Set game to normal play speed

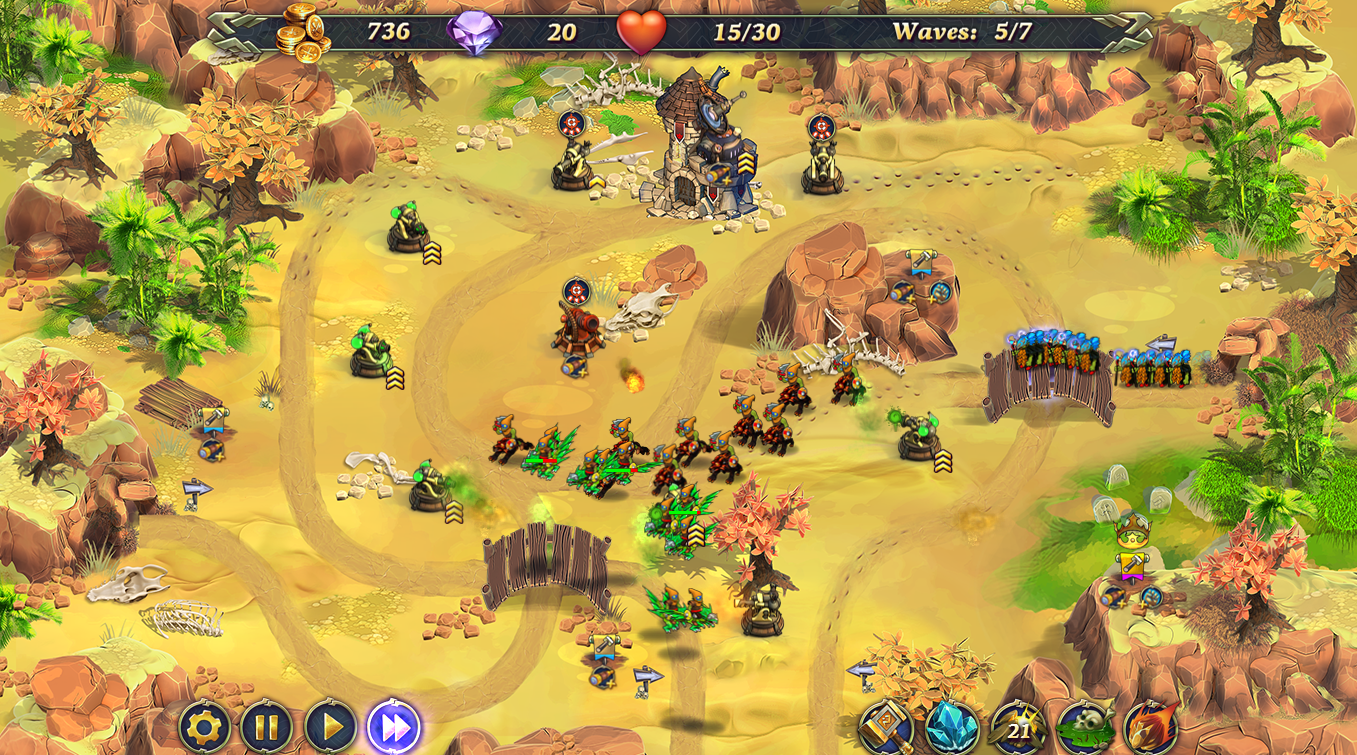pyautogui.click(x=330, y=727)
